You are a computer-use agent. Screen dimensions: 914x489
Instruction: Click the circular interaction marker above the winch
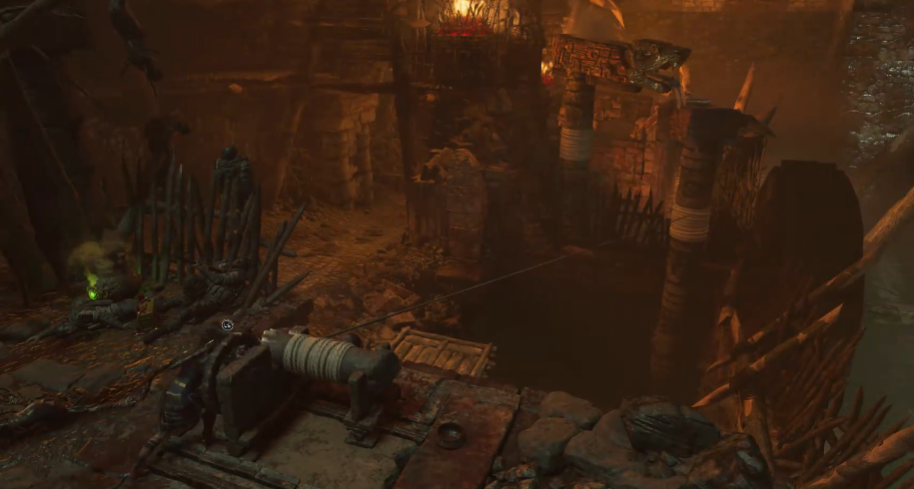point(227,325)
